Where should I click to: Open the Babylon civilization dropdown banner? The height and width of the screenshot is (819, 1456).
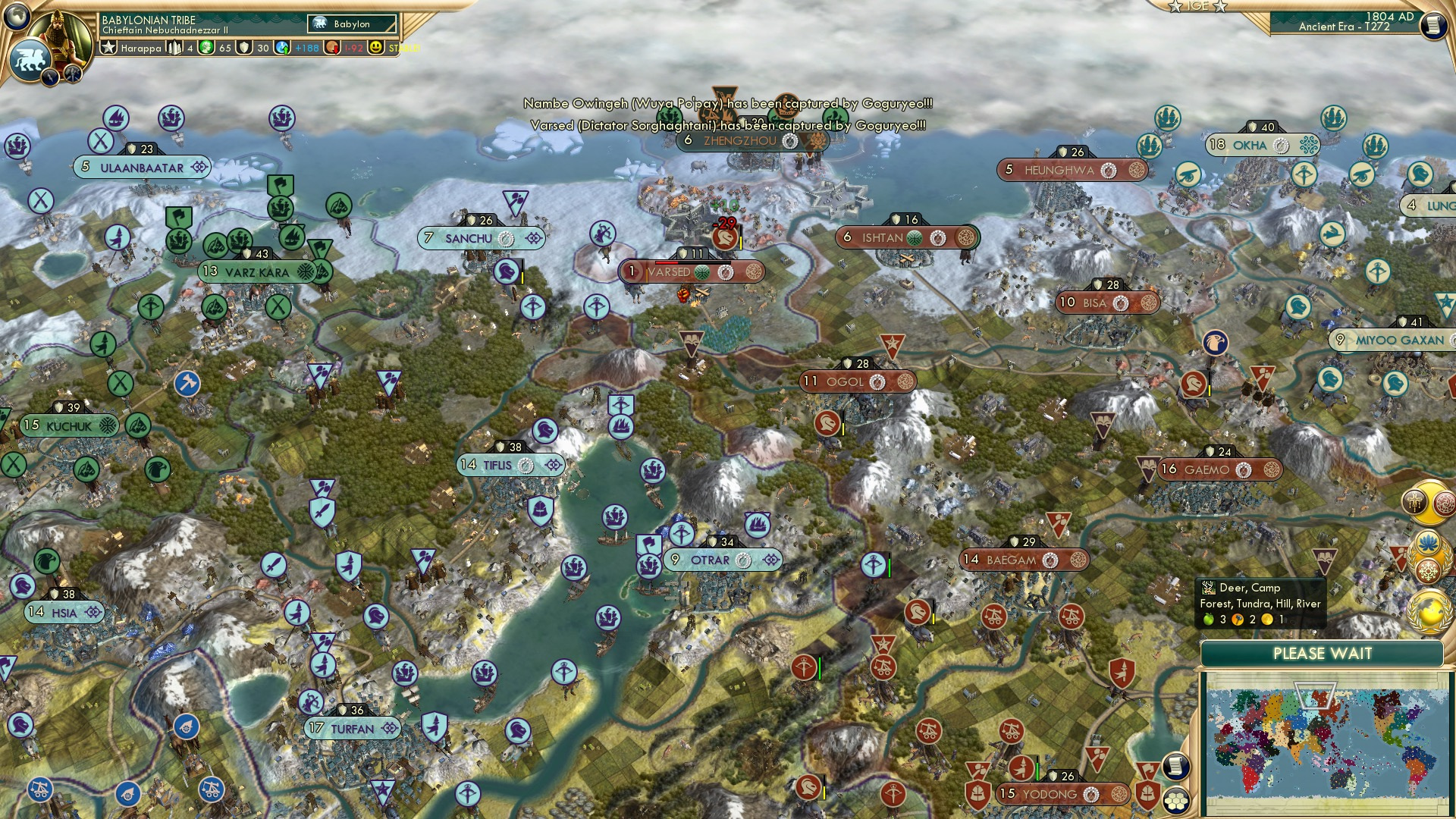pos(350,24)
